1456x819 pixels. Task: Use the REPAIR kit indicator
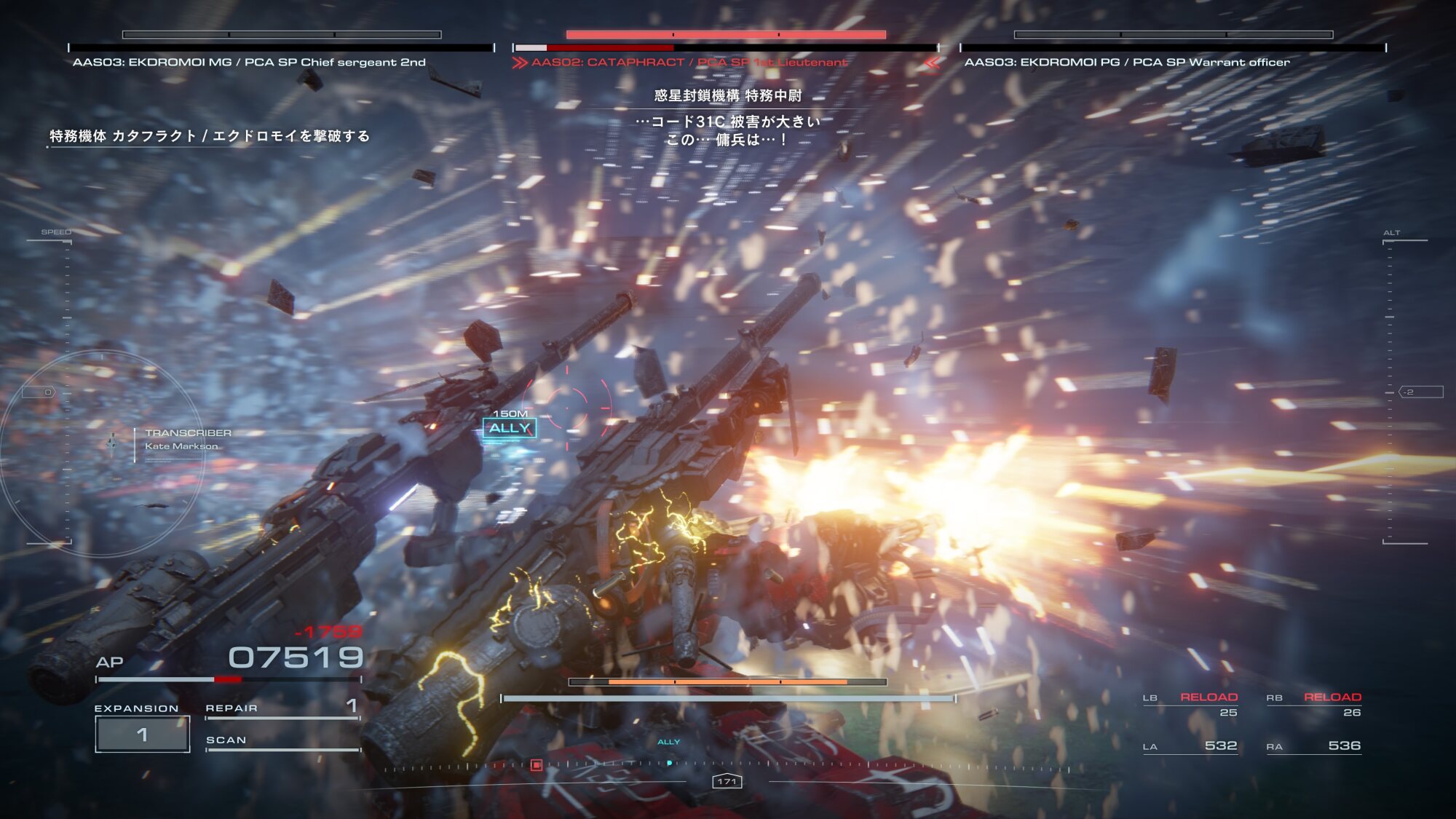(282, 708)
